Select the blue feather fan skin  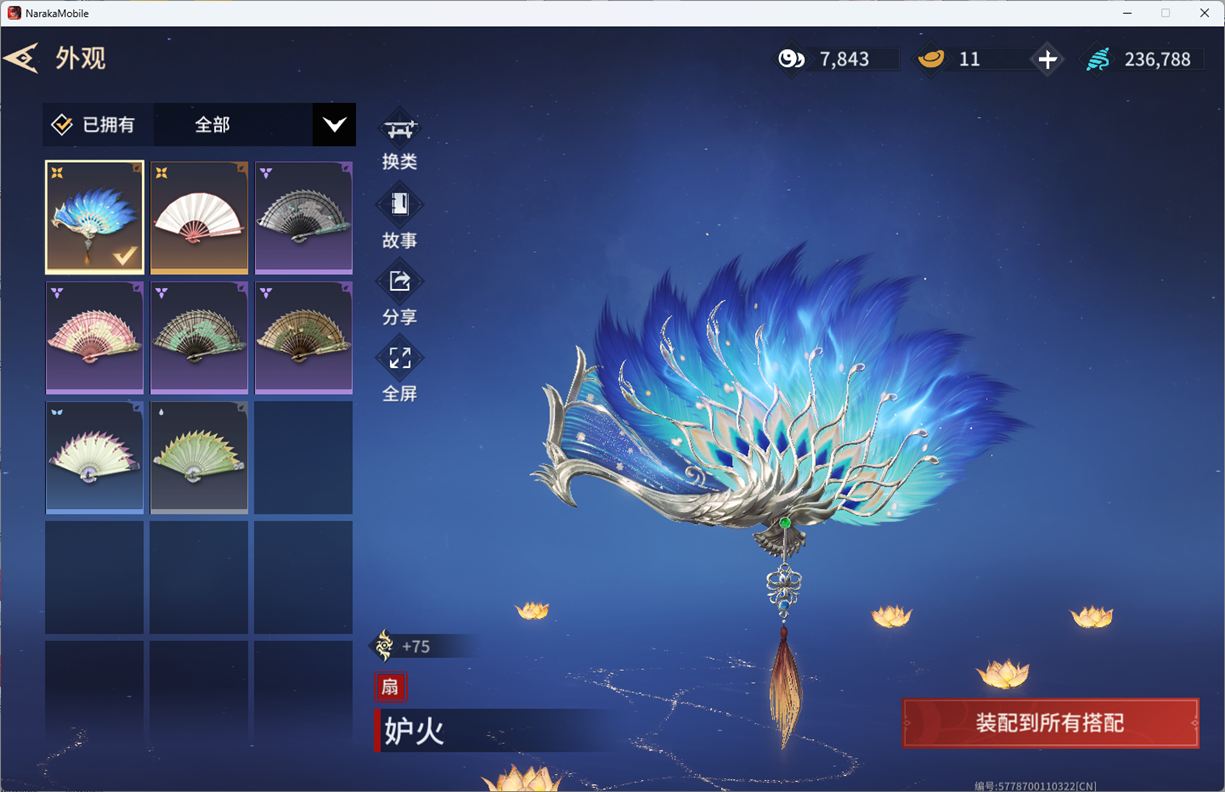tap(95, 216)
